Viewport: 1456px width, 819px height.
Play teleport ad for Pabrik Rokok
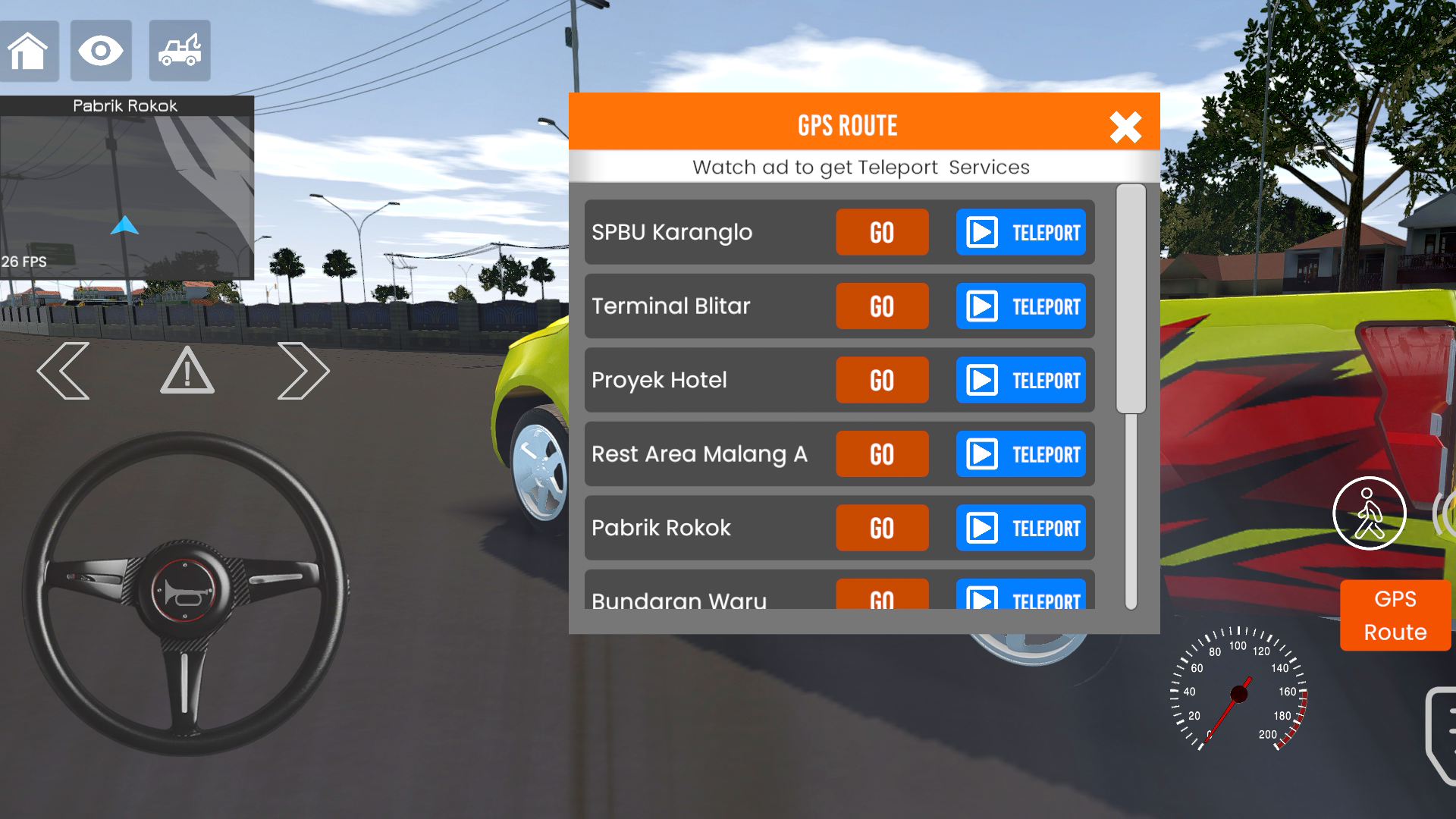pos(1021,528)
